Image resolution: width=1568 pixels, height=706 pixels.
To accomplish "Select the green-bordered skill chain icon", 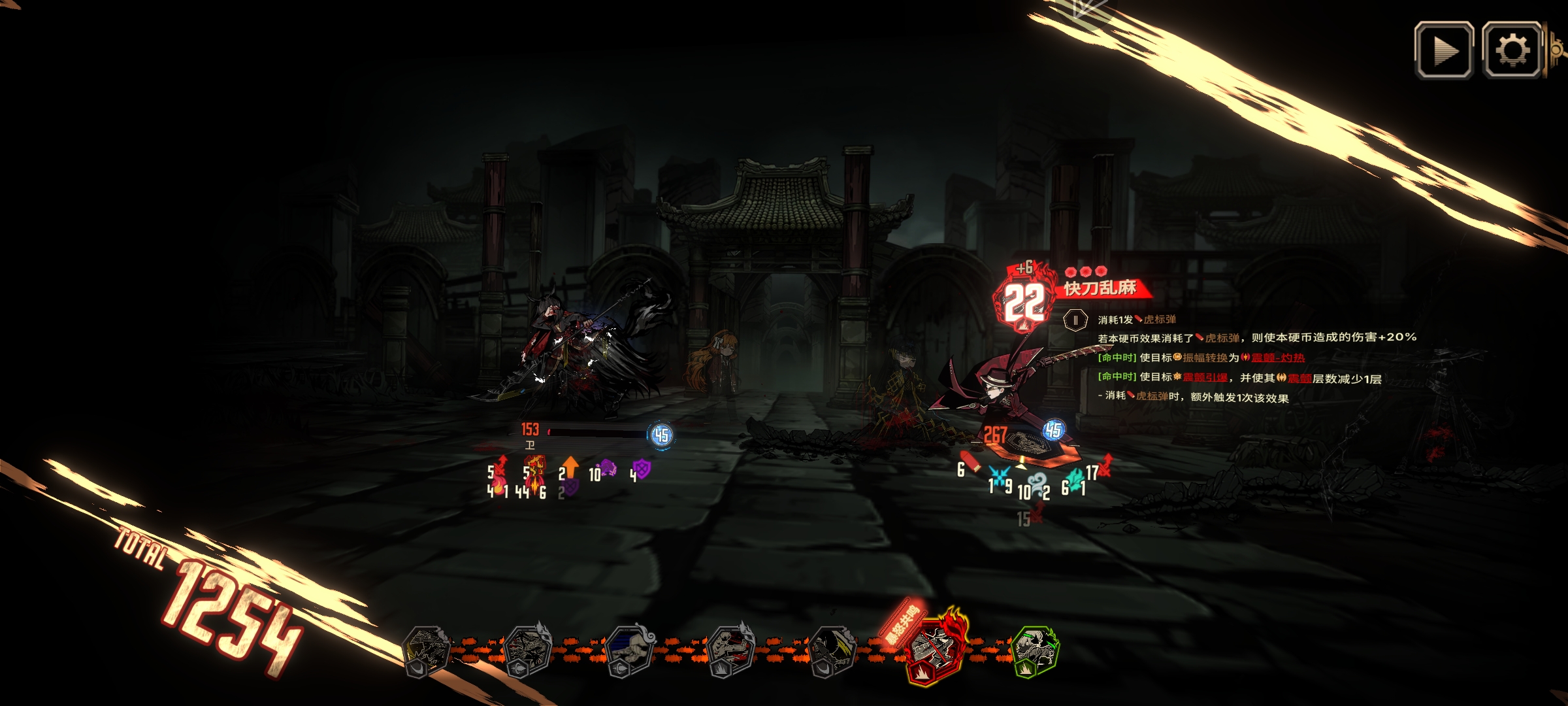I will click(1035, 651).
